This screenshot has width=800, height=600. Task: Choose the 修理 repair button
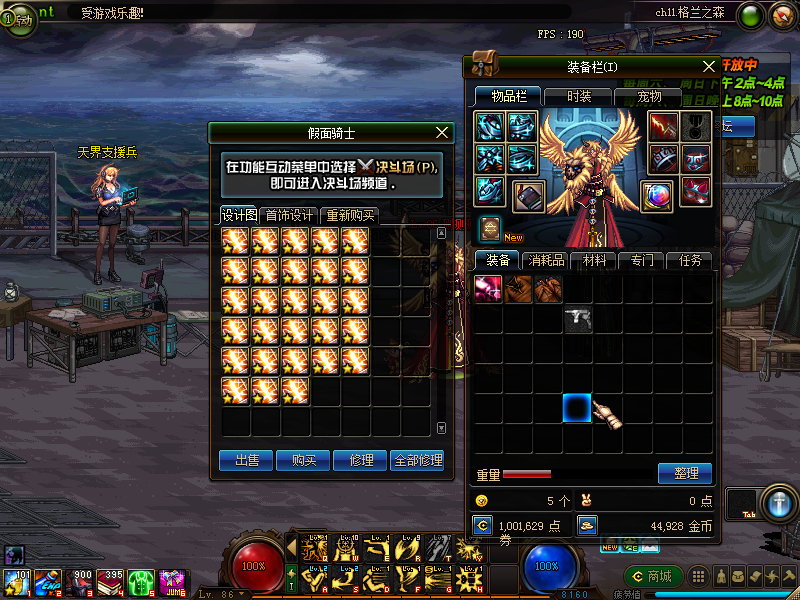361,460
